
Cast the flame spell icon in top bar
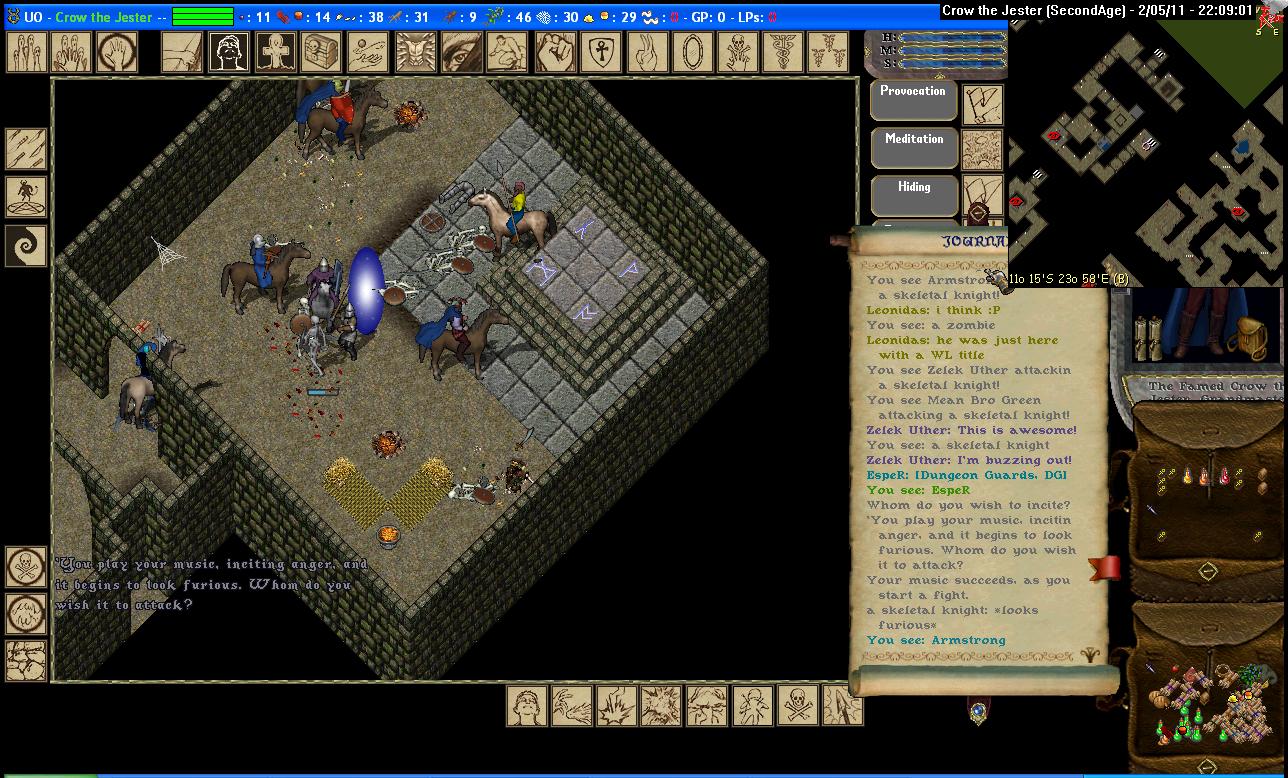point(646,52)
